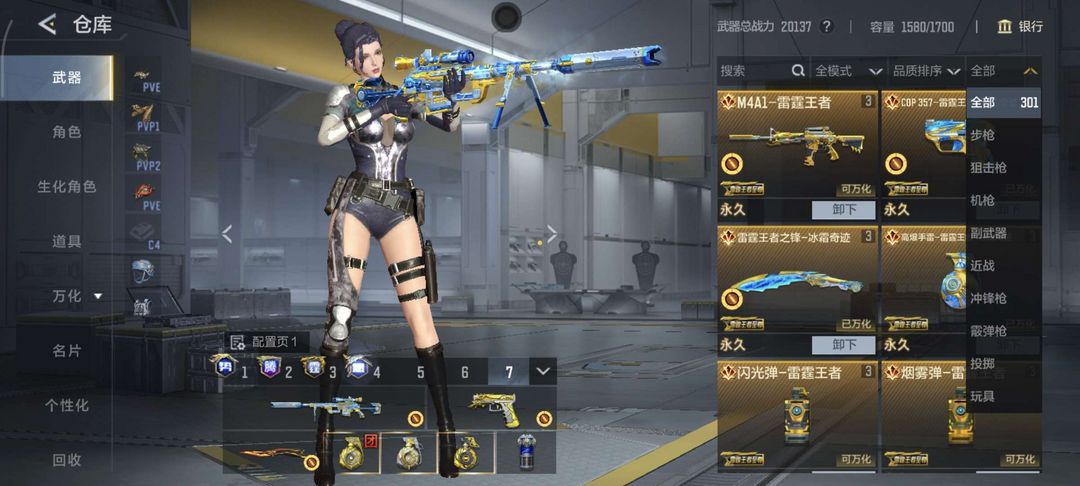Image resolution: width=1080 pixels, height=486 pixels.
Task: Switch to the 个性化 tab
Action: [x=66, y=405]
